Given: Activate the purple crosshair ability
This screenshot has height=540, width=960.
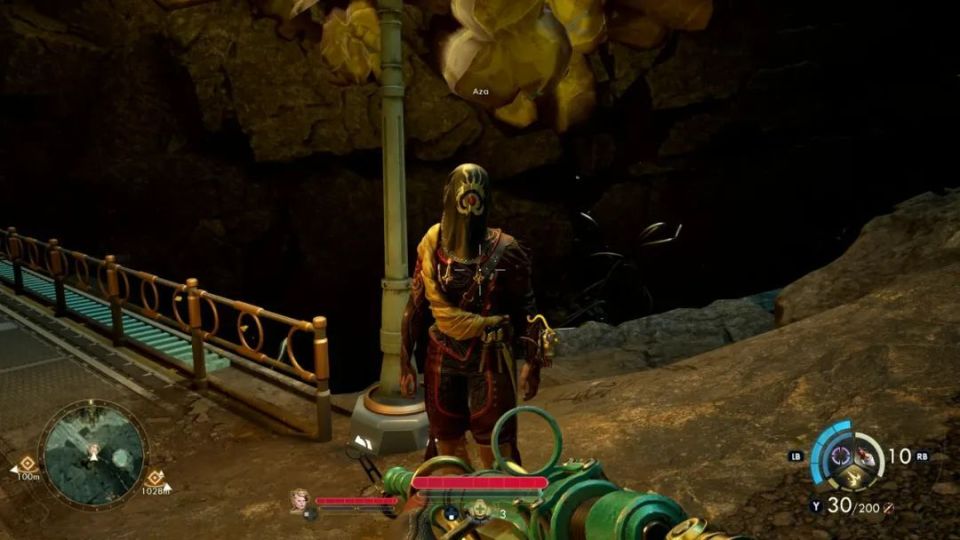Looking at the screenshot, I should (x=839, y=456).
